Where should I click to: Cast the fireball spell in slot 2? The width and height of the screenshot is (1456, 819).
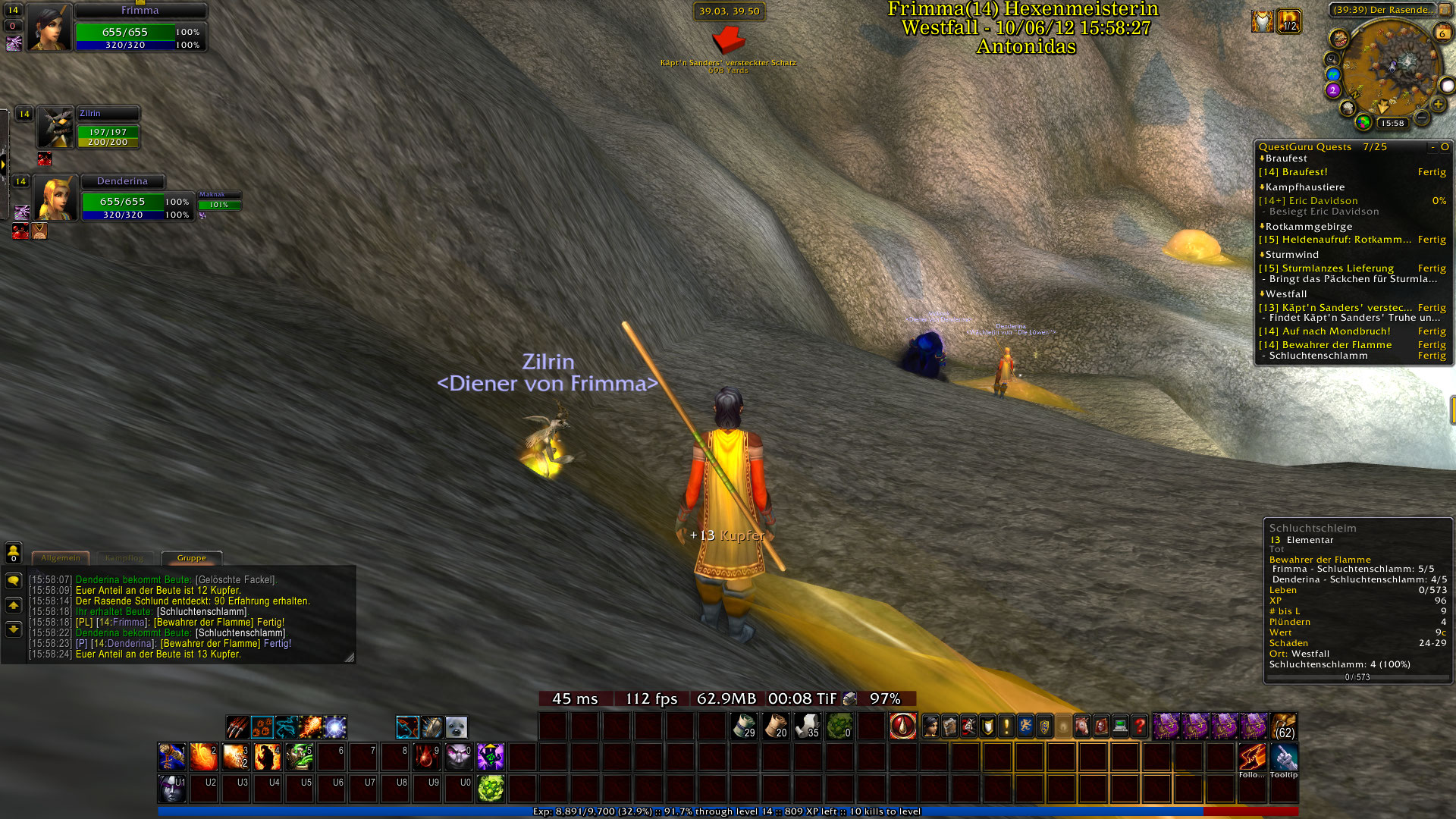click(x=203, y=757)
